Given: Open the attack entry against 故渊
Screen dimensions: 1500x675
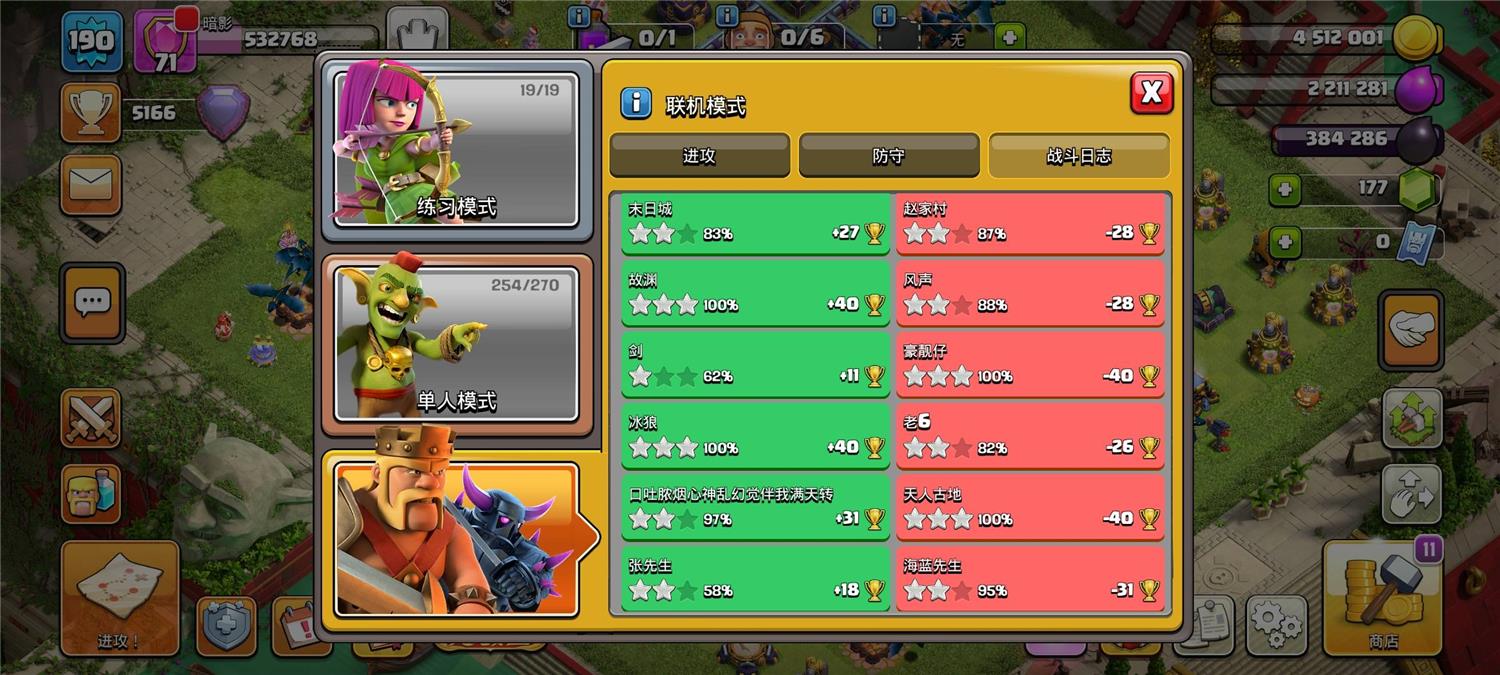Looking at the screenshot, I should [x=755, y=294].
